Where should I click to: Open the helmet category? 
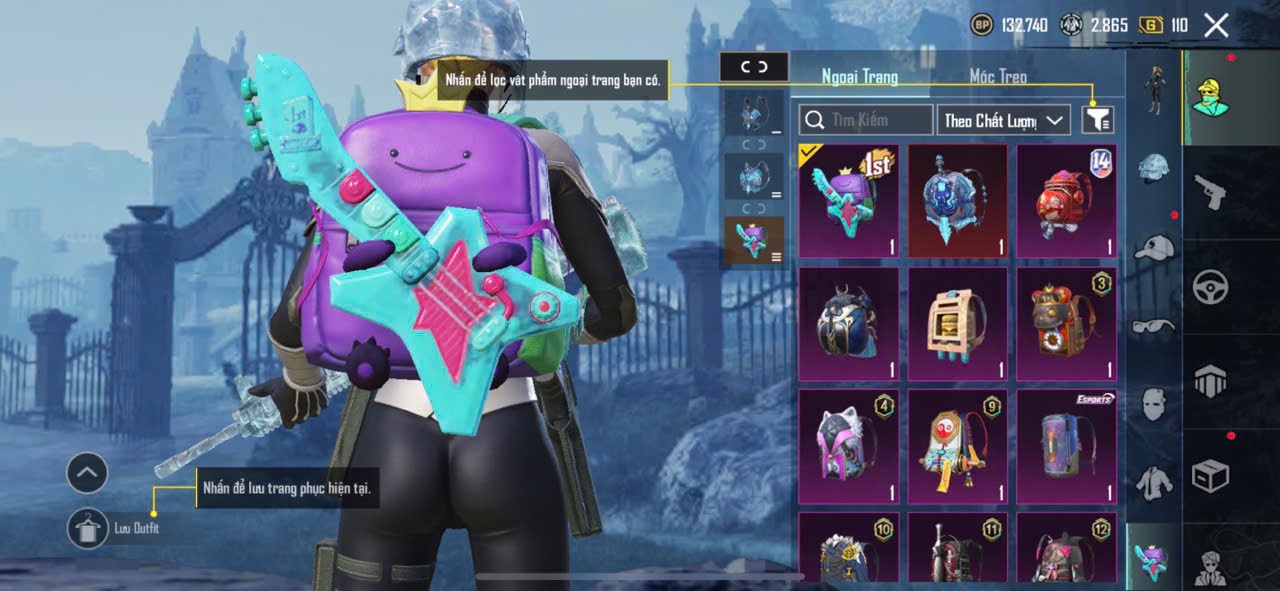point(1154,168)
